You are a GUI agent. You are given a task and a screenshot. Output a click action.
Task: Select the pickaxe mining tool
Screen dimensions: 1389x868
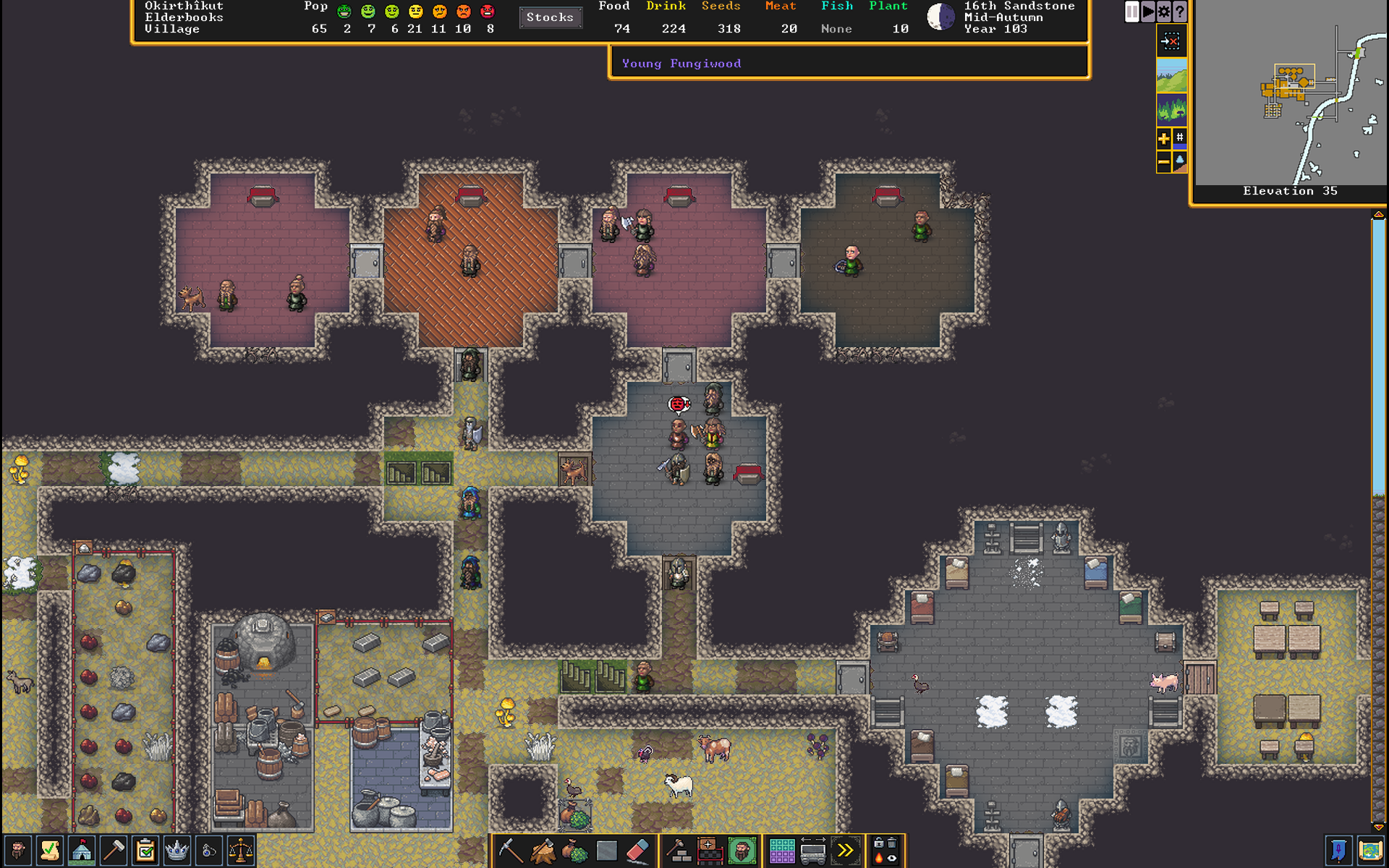tap(510, 851)
